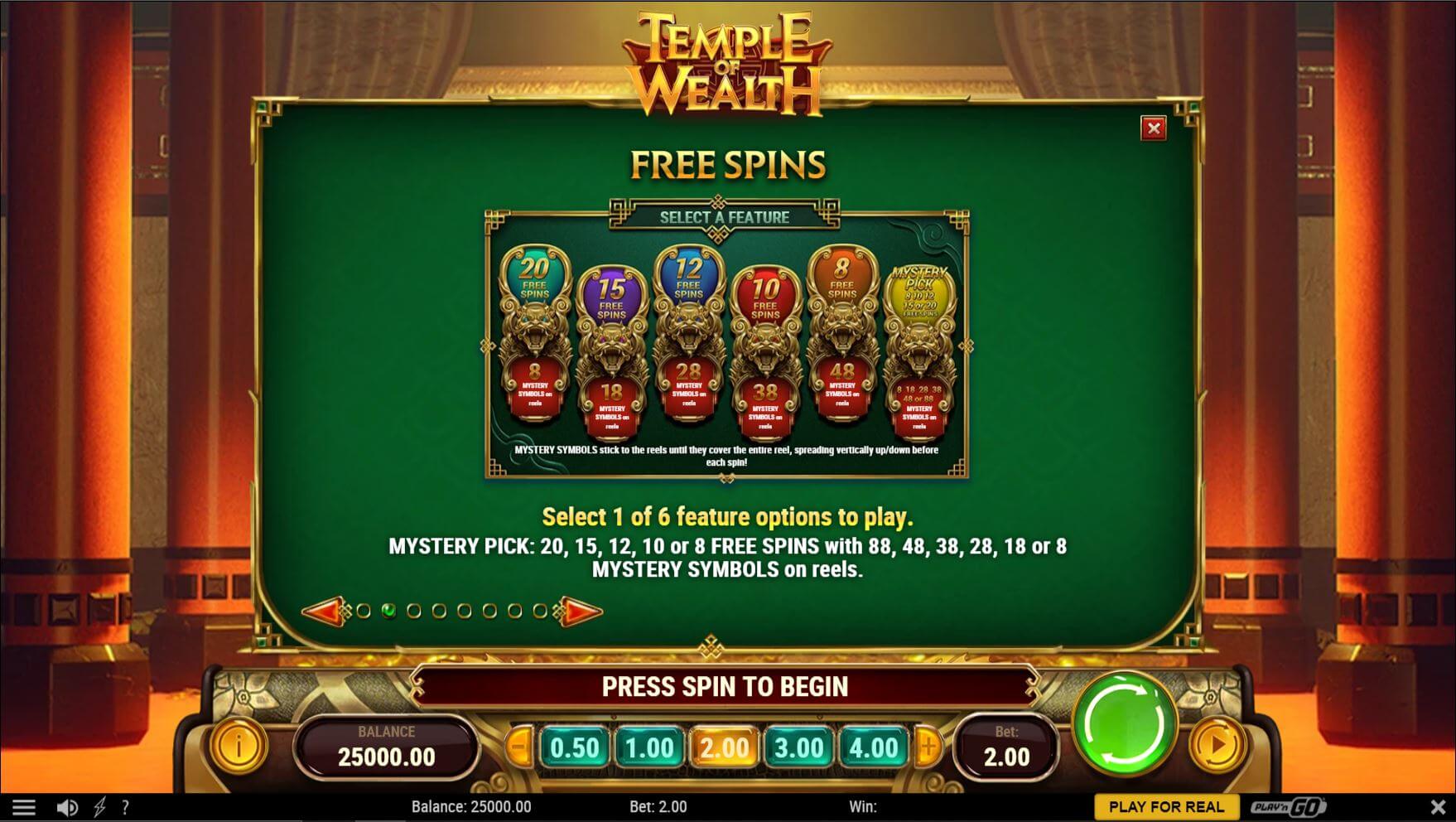This screenshot has width=1456, height=822.
Task: Click PLAY FOR REAL
Action: click(x=1167, y=805)
